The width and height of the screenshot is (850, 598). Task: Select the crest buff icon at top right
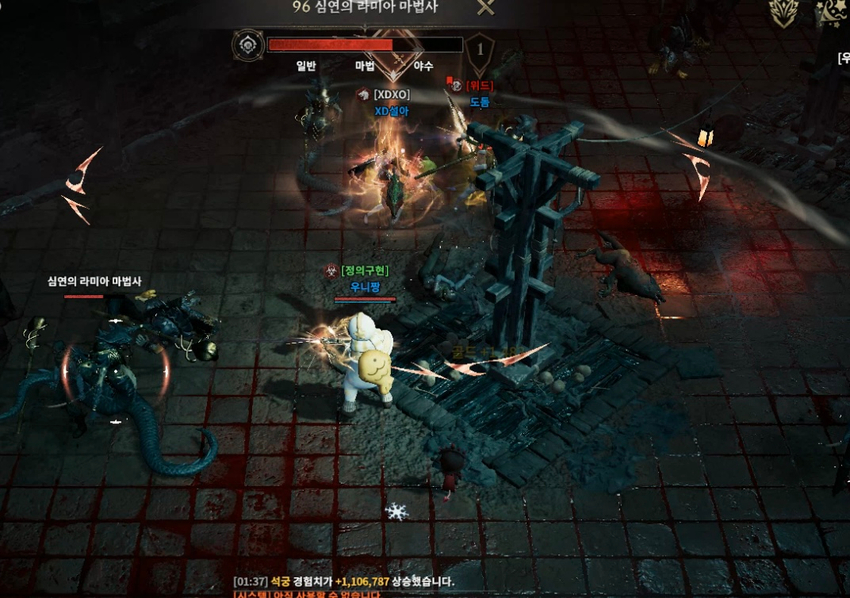click(784, 11)
